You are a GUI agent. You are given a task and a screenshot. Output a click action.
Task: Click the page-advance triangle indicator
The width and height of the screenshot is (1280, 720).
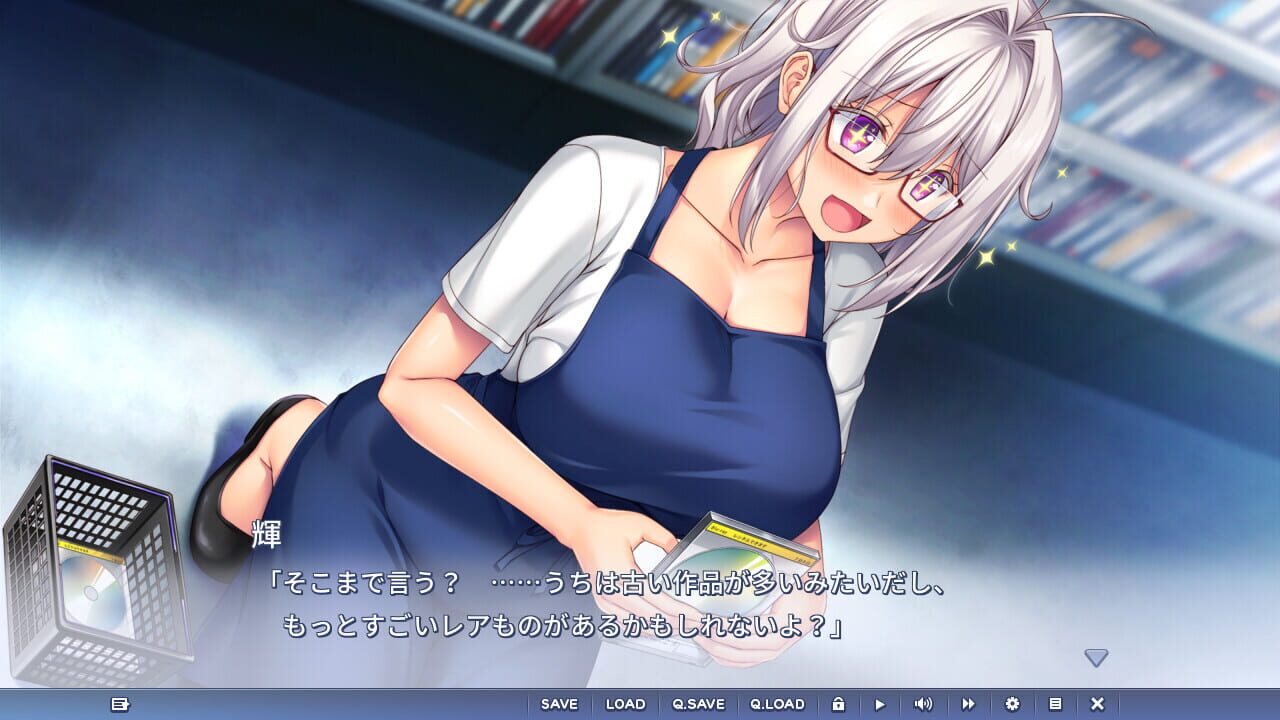pyautogui.click(x=1097, y=657)
